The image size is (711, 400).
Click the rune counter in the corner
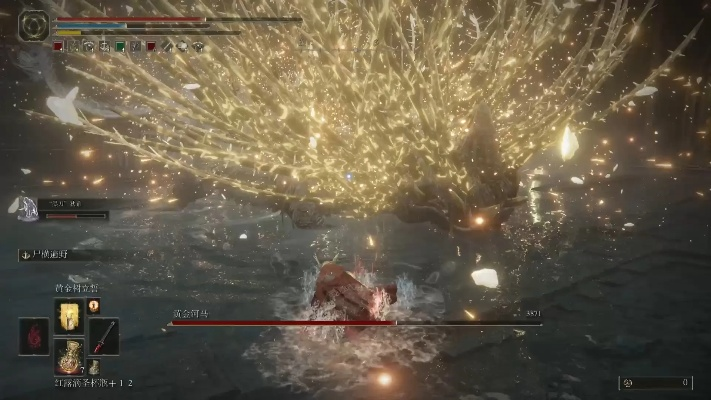pyautogui.click(x=656, y=382)
